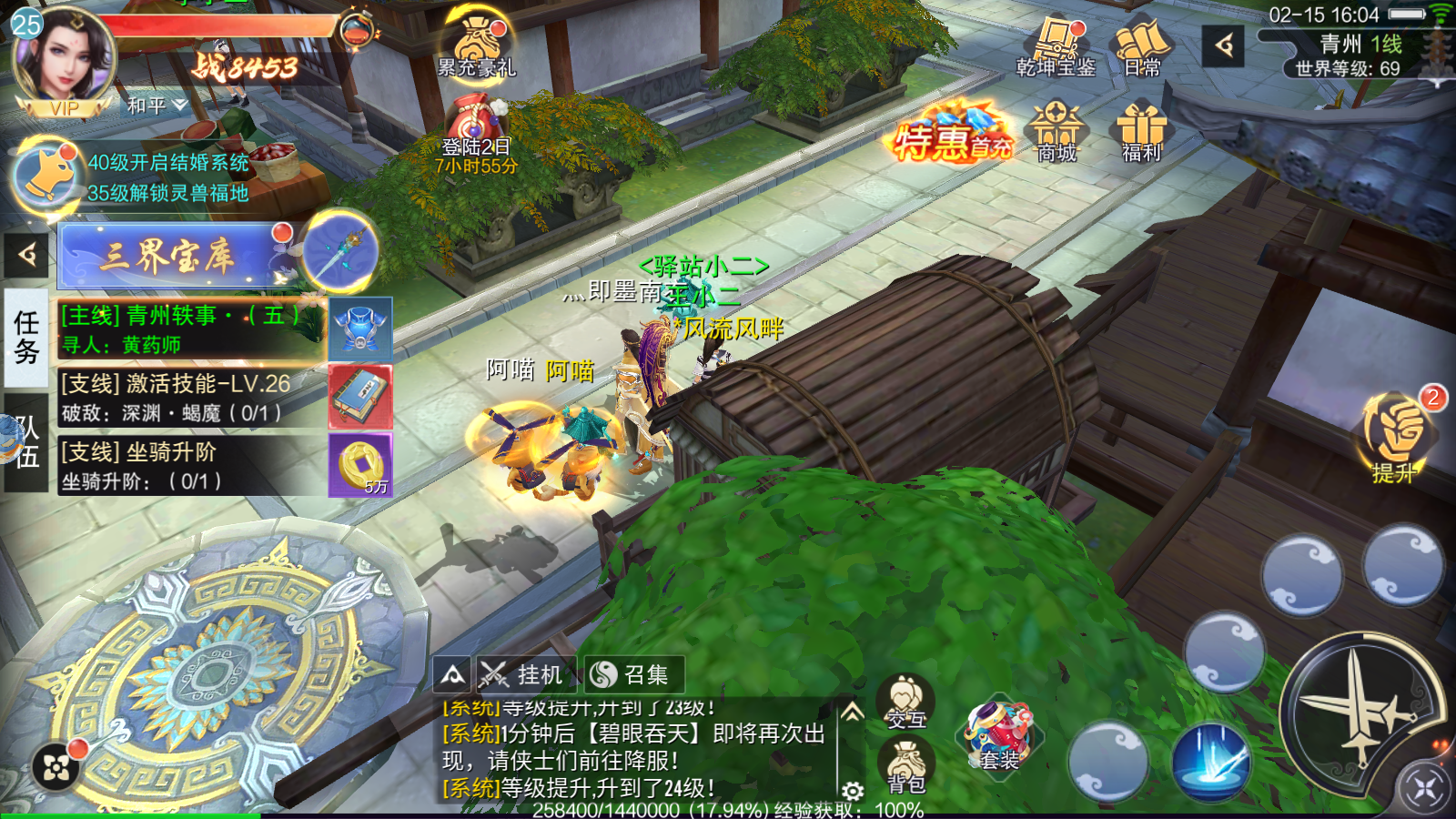Viewport: 1456px width, 819px height.
Task: Open the 商城 shop
Action: pyautogui.click(x=1056, y=132)
